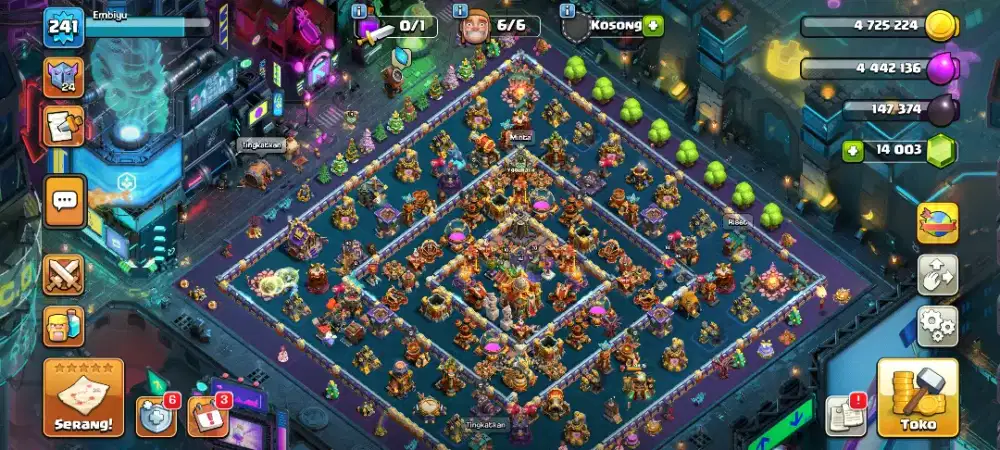
Task: Show info for the Kosong shield
Action: coord(568,11)
